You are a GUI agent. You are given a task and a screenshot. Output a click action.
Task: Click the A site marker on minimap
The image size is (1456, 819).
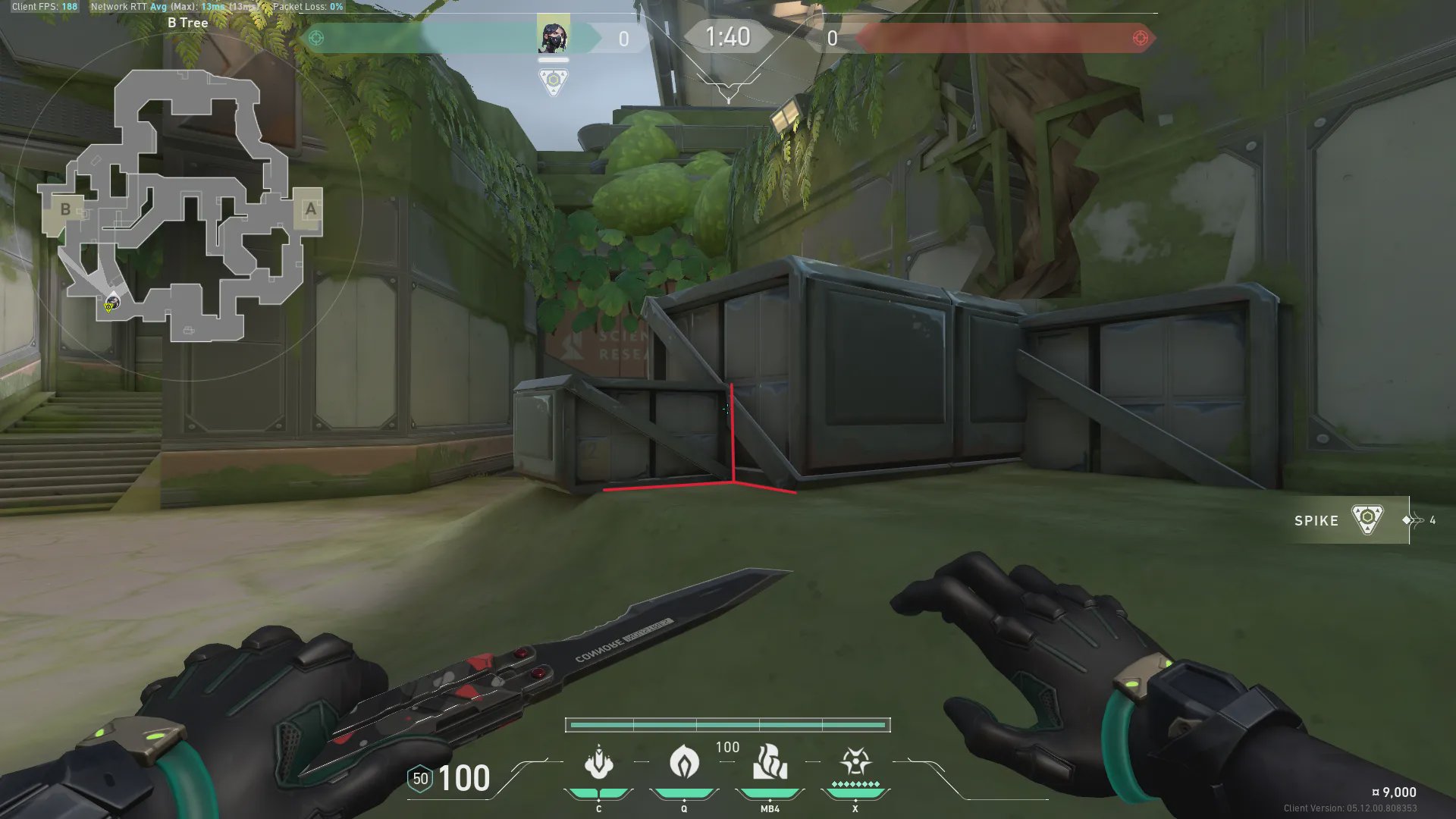click(x=310, y=209)
